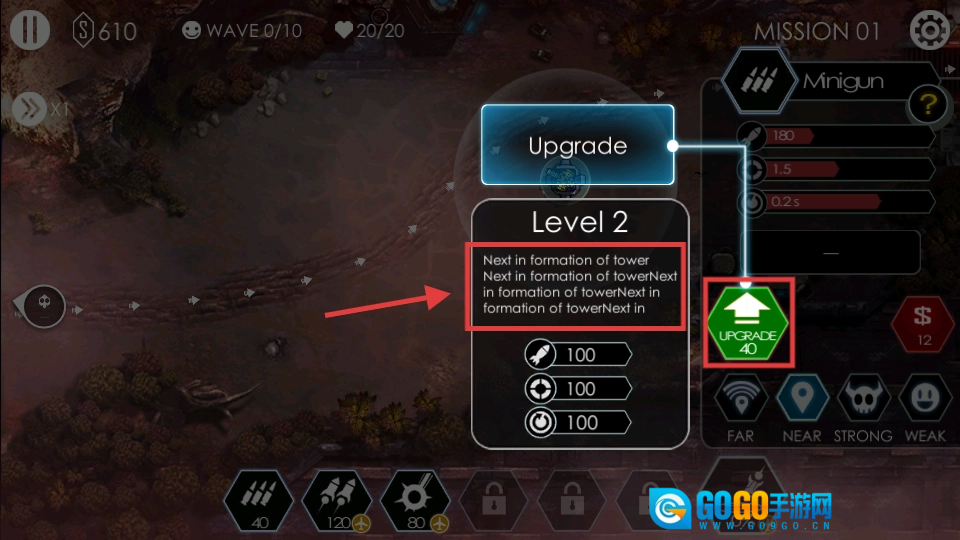960x540 pixels.
Task: Sell the tower for 12
Action: click(923, 324)
